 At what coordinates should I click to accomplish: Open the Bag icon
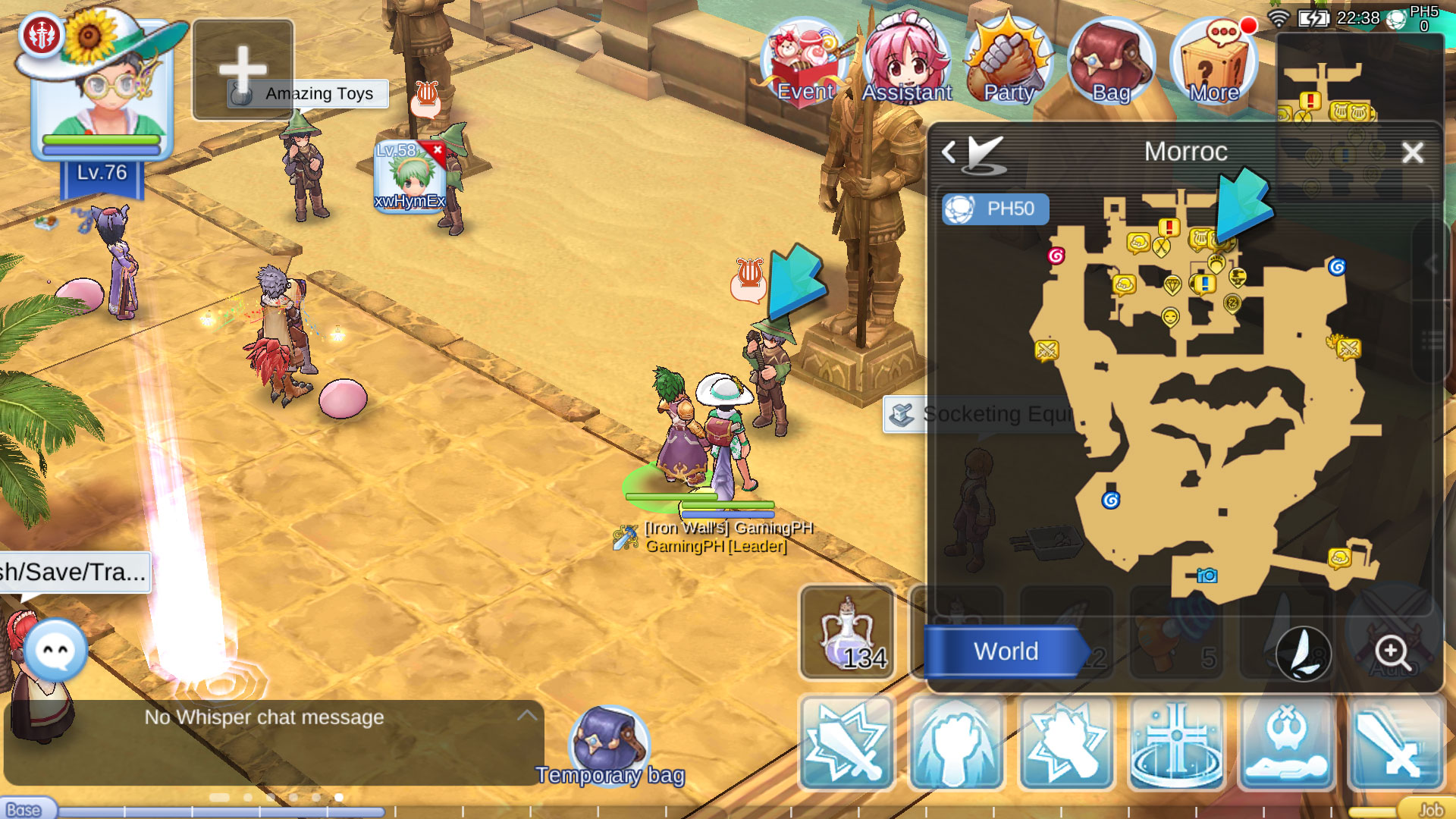[1109, 59]
